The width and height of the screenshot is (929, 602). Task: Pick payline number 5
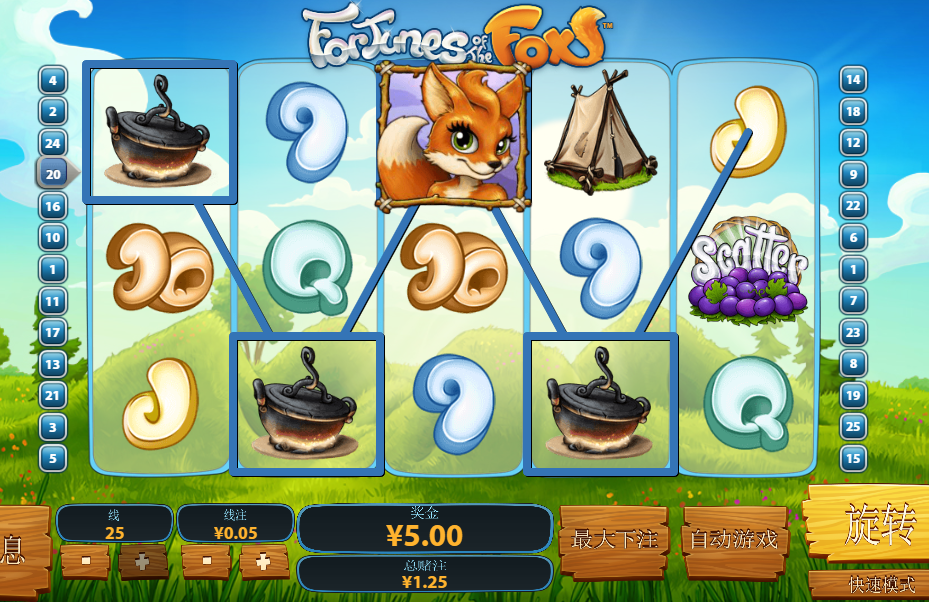point(52,458)
